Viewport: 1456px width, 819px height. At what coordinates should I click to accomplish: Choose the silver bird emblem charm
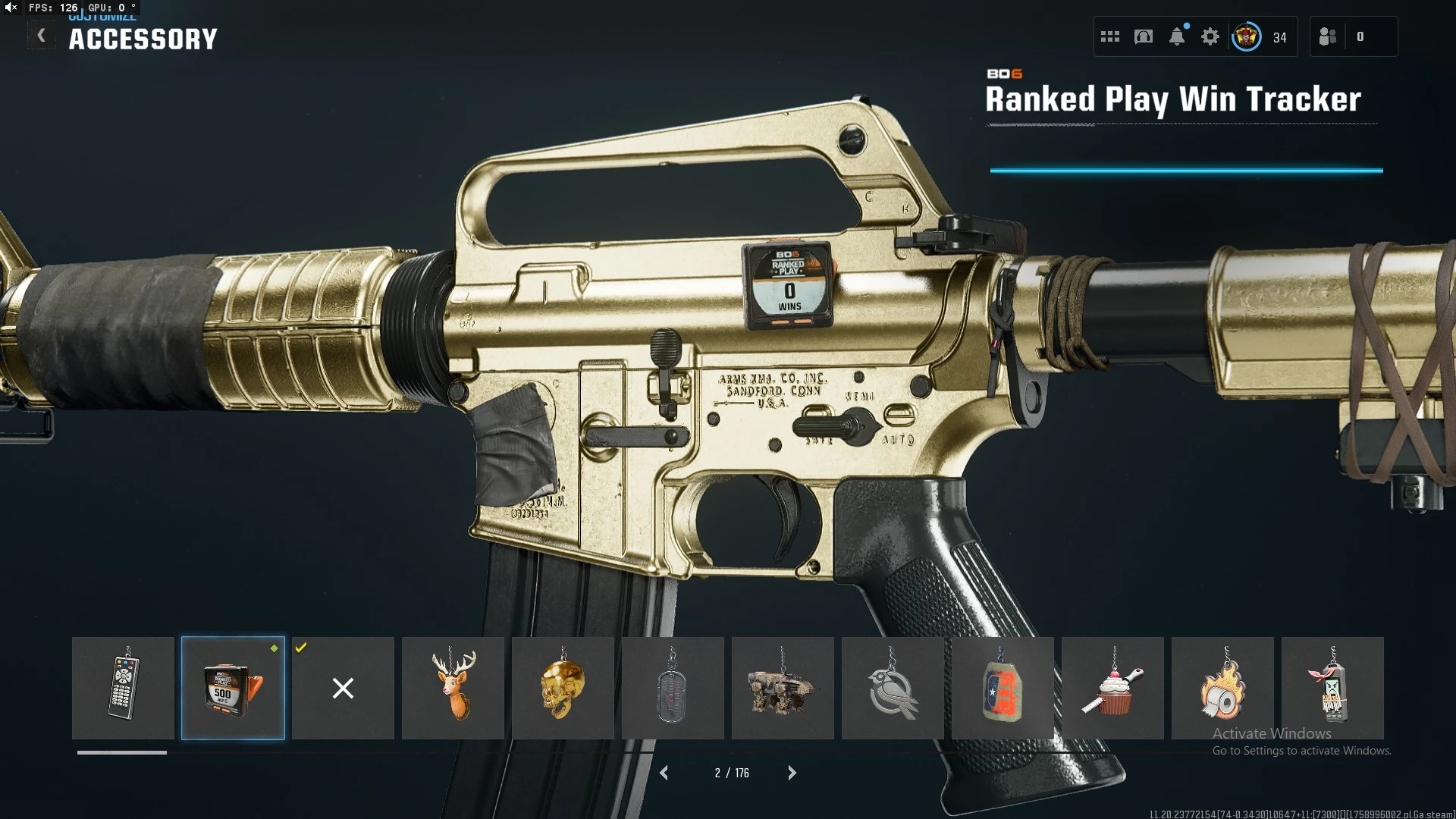coord(893,688)
